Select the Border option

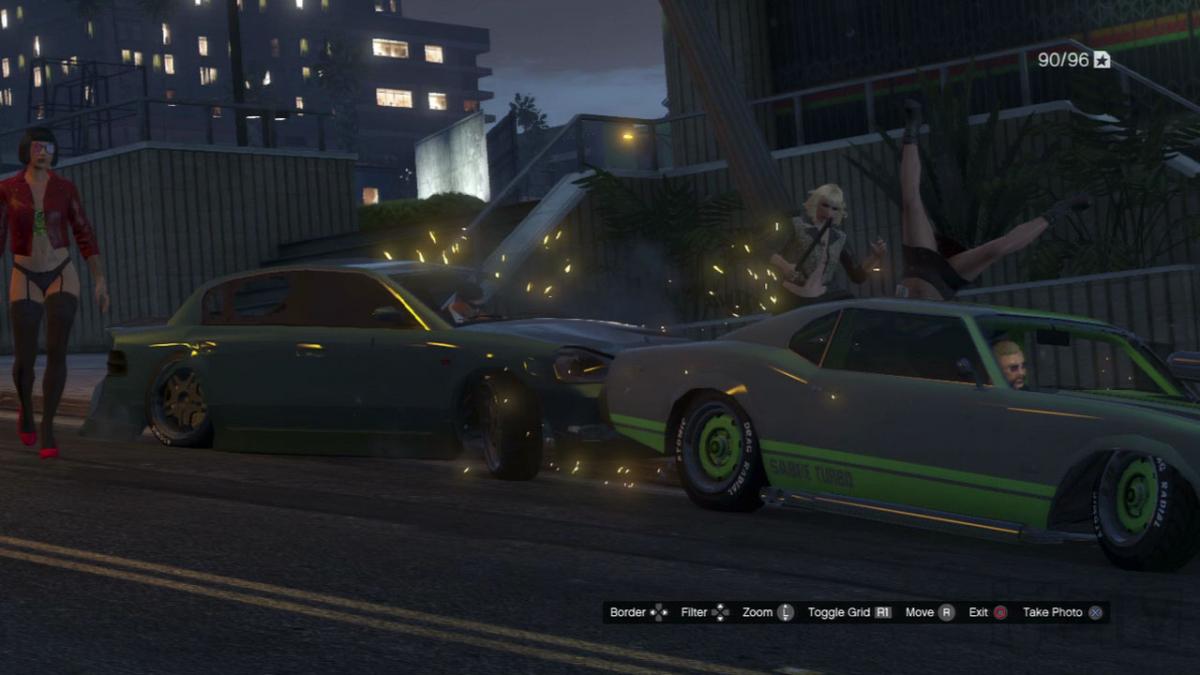638,612
